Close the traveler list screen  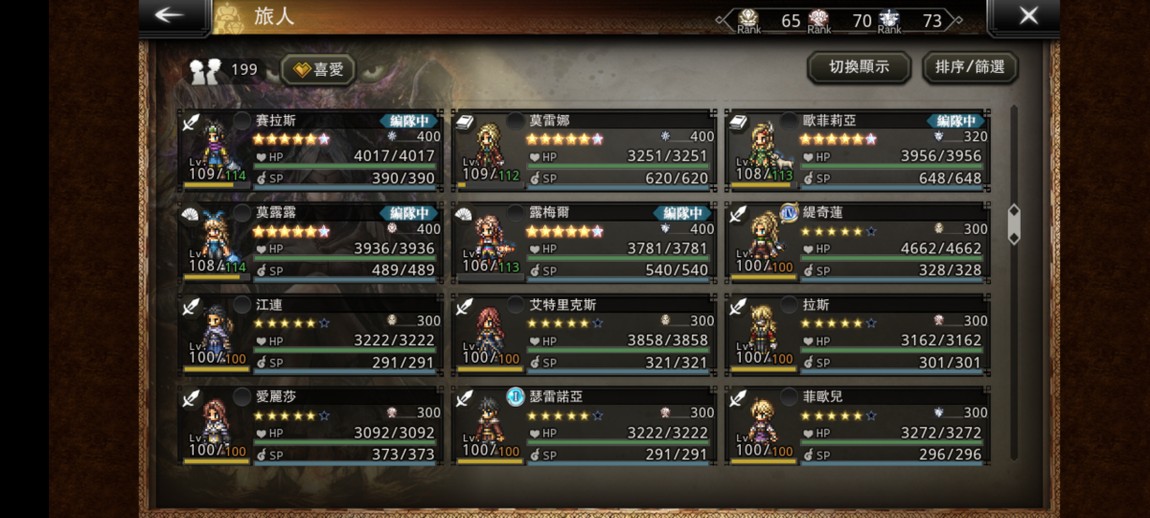click(1028, 16)
